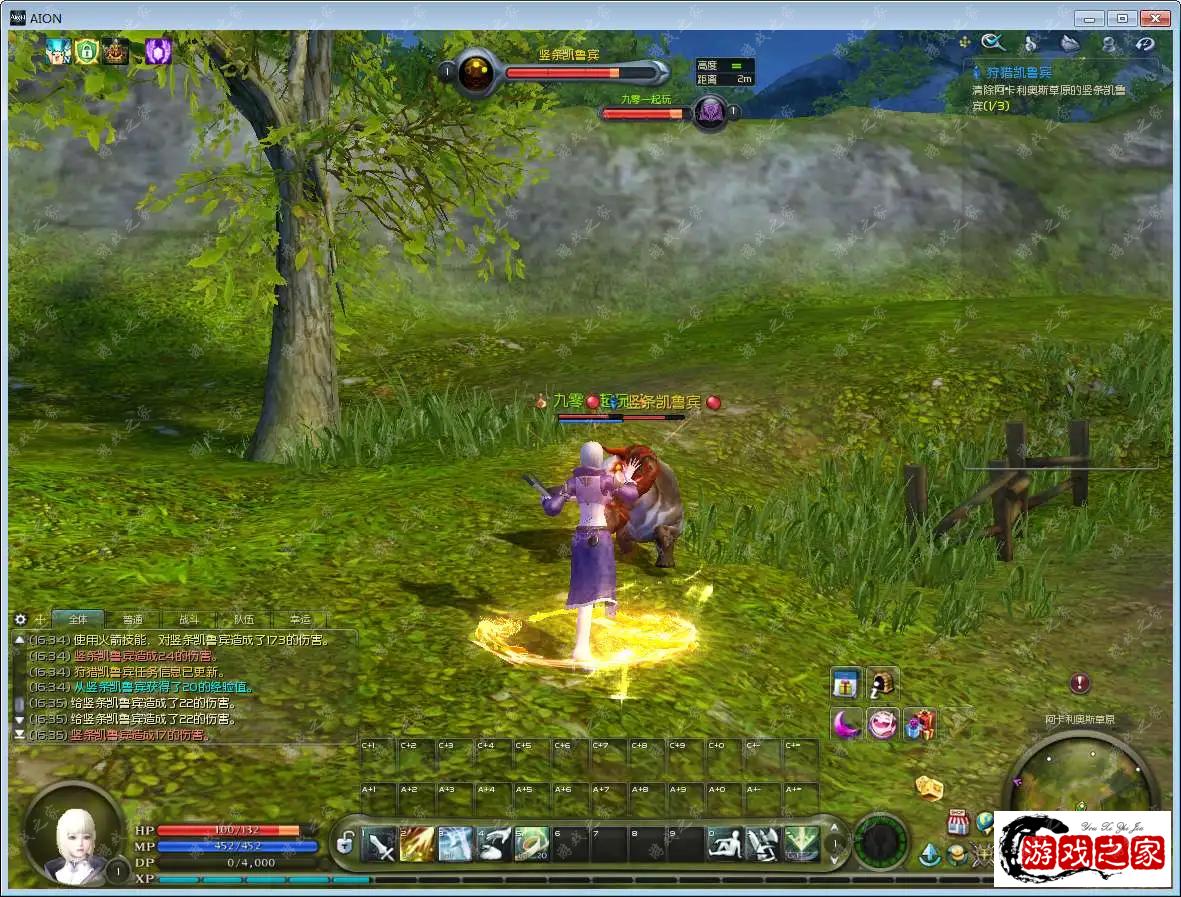This screenshot has height=897, width=1181.
Task: Open chat settings gear icon
Action: tap(20, 620)
